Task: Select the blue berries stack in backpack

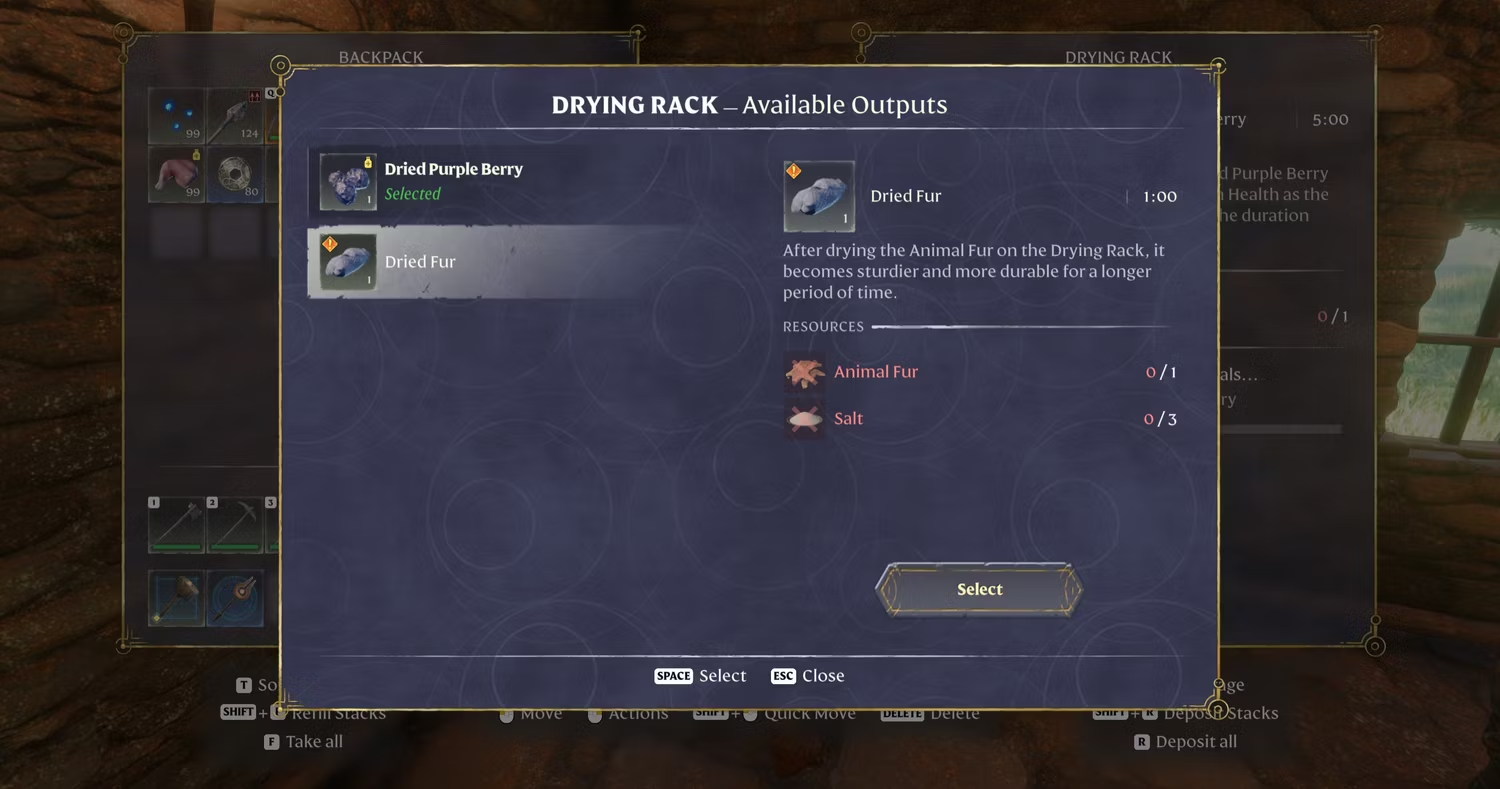Action: point(177,116)
